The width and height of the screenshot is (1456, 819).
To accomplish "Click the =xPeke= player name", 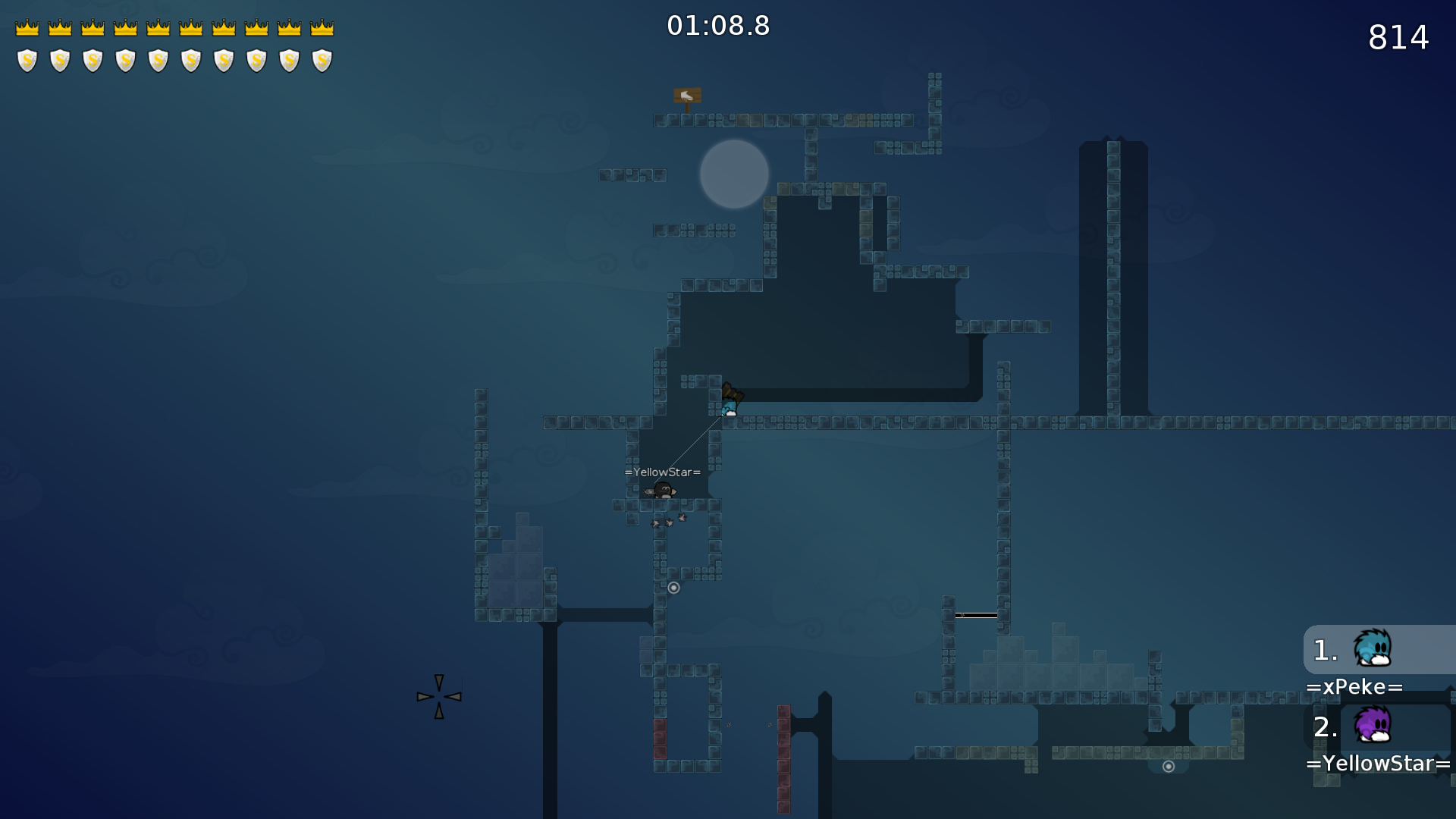I will point(1357,687).
